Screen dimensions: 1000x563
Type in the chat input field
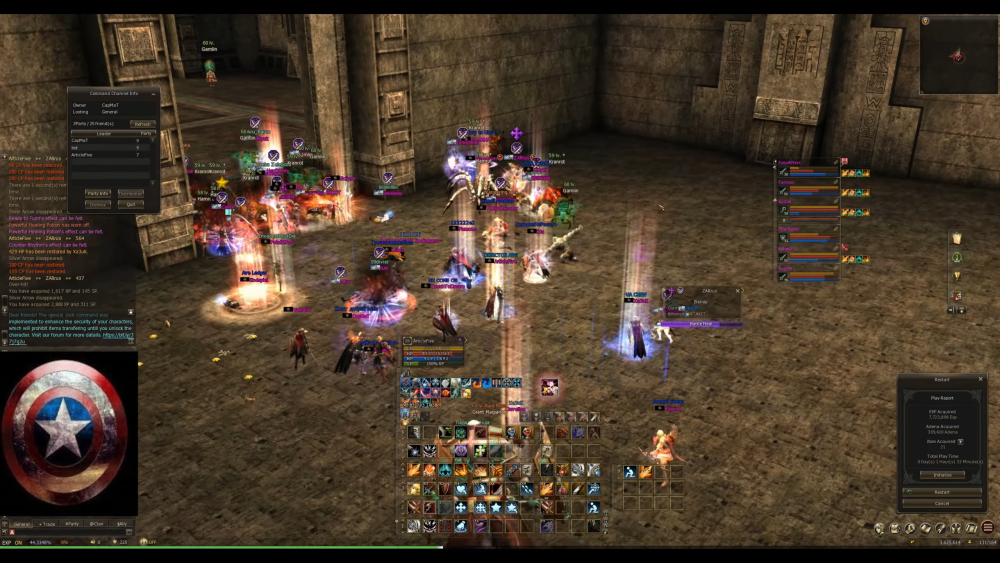click(x=70, y=533)
